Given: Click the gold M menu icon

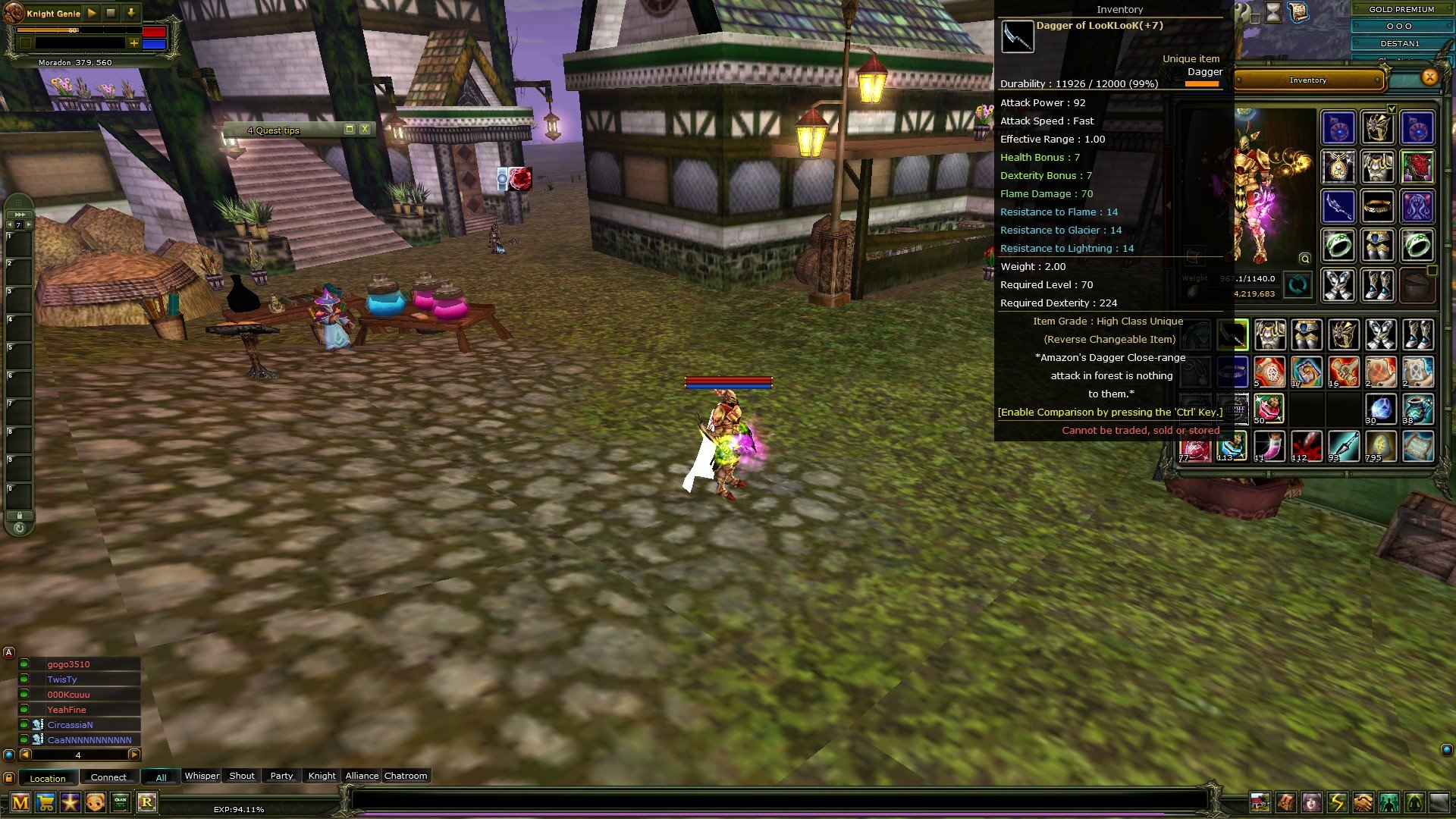Looking at the screenshot, I should pyautogui.click(x=20, y=802).
